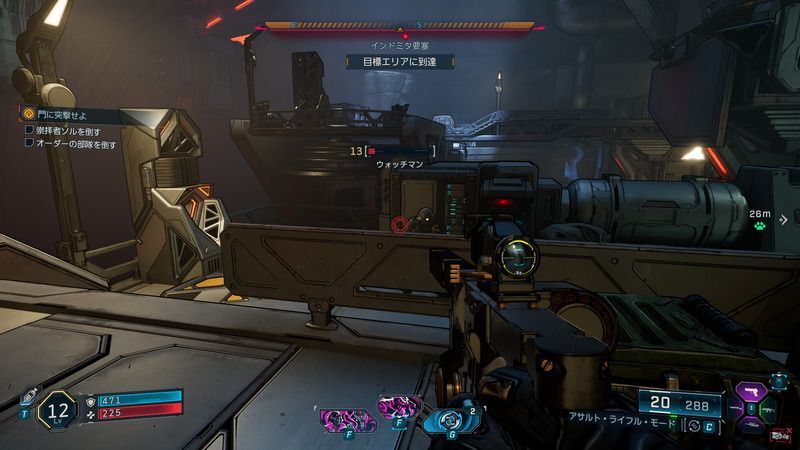
Task: Click the 目標エリアに到達 objective banner
Action: [x=400, y=62]
